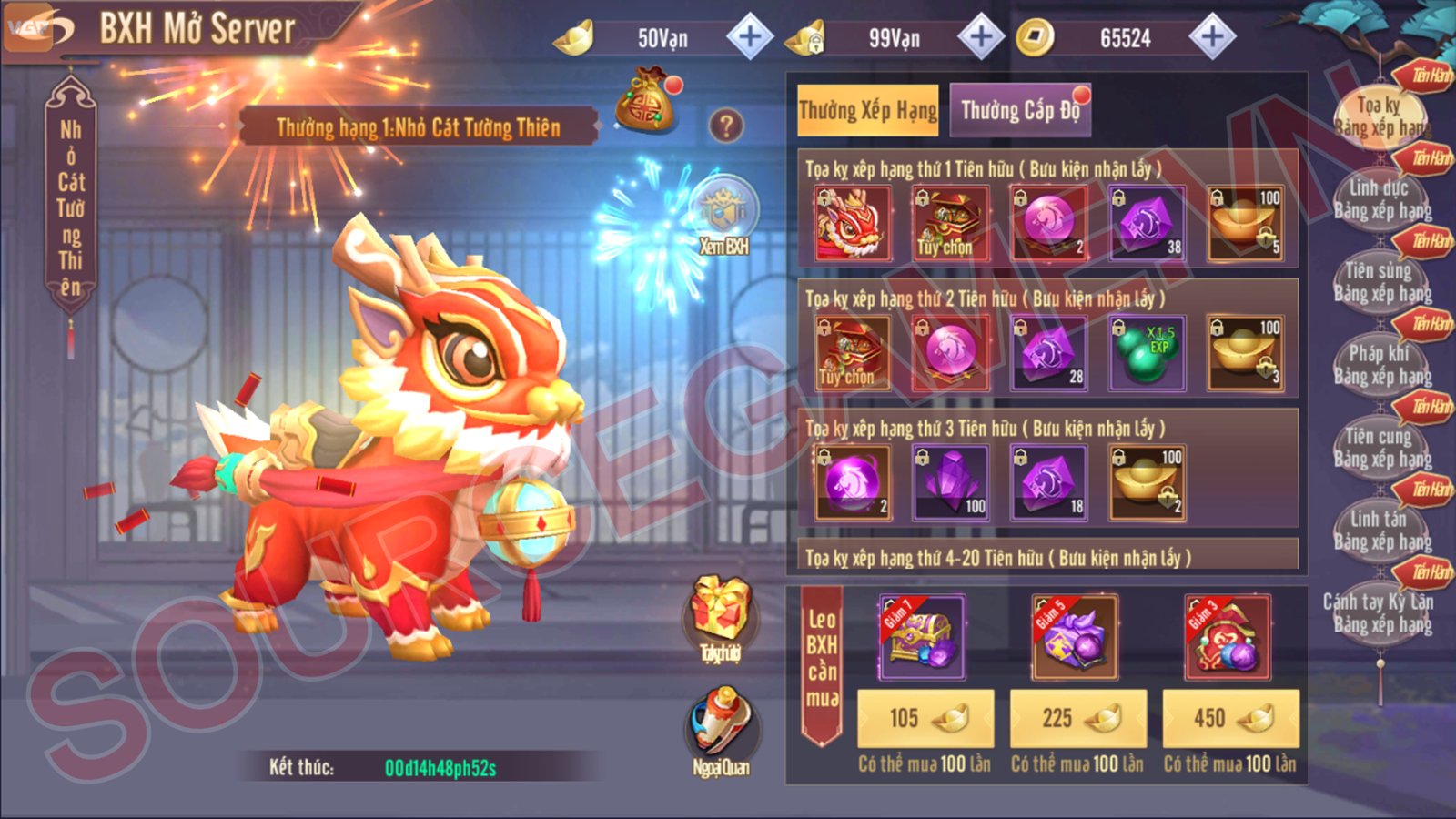Open the red lucky bag icon
1456x819 pixels.
click(647, 104)
